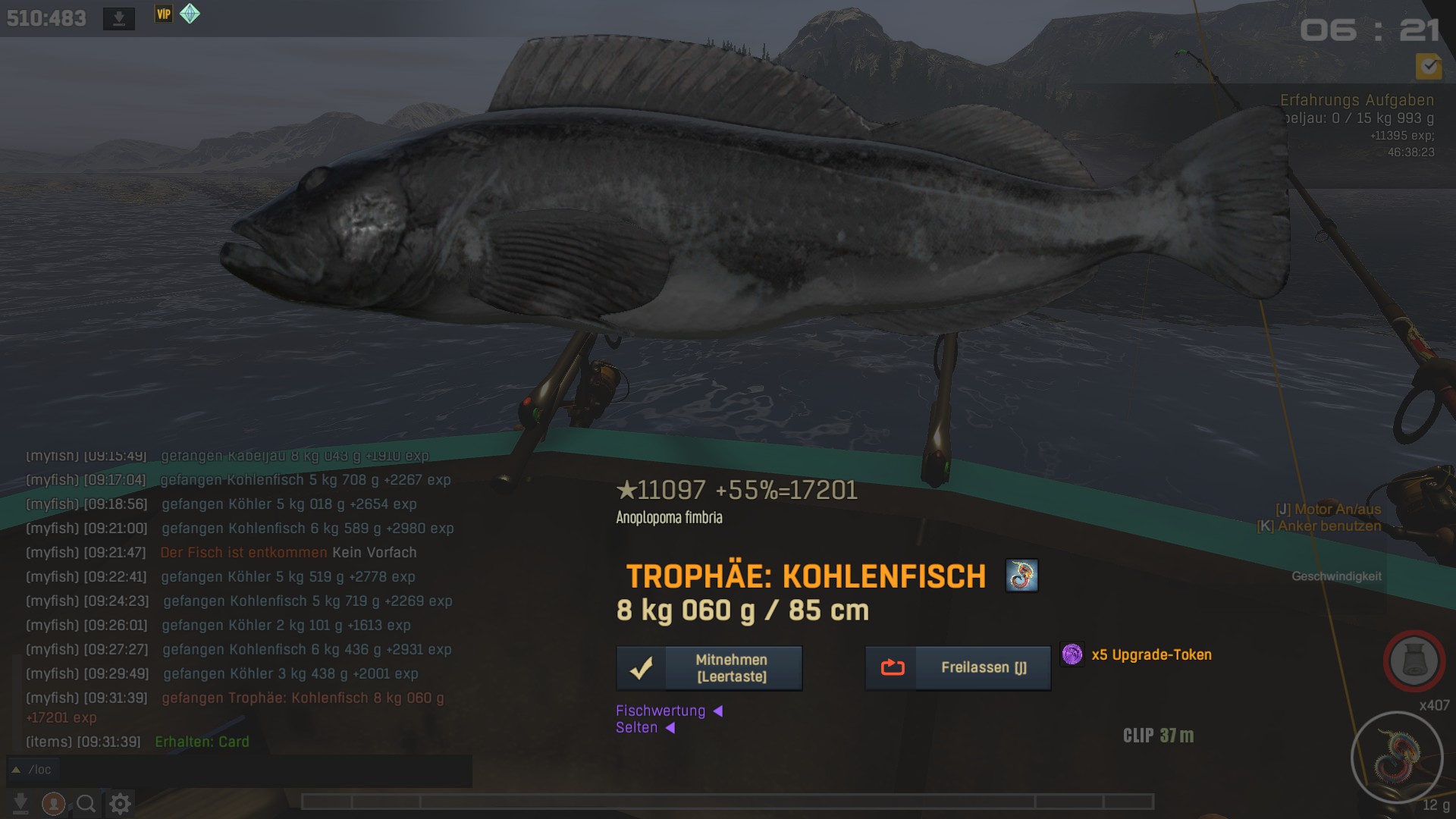Viewport: 1456px width, 819px height.
Task: Open the VIP badge
Action: point(164,14)
